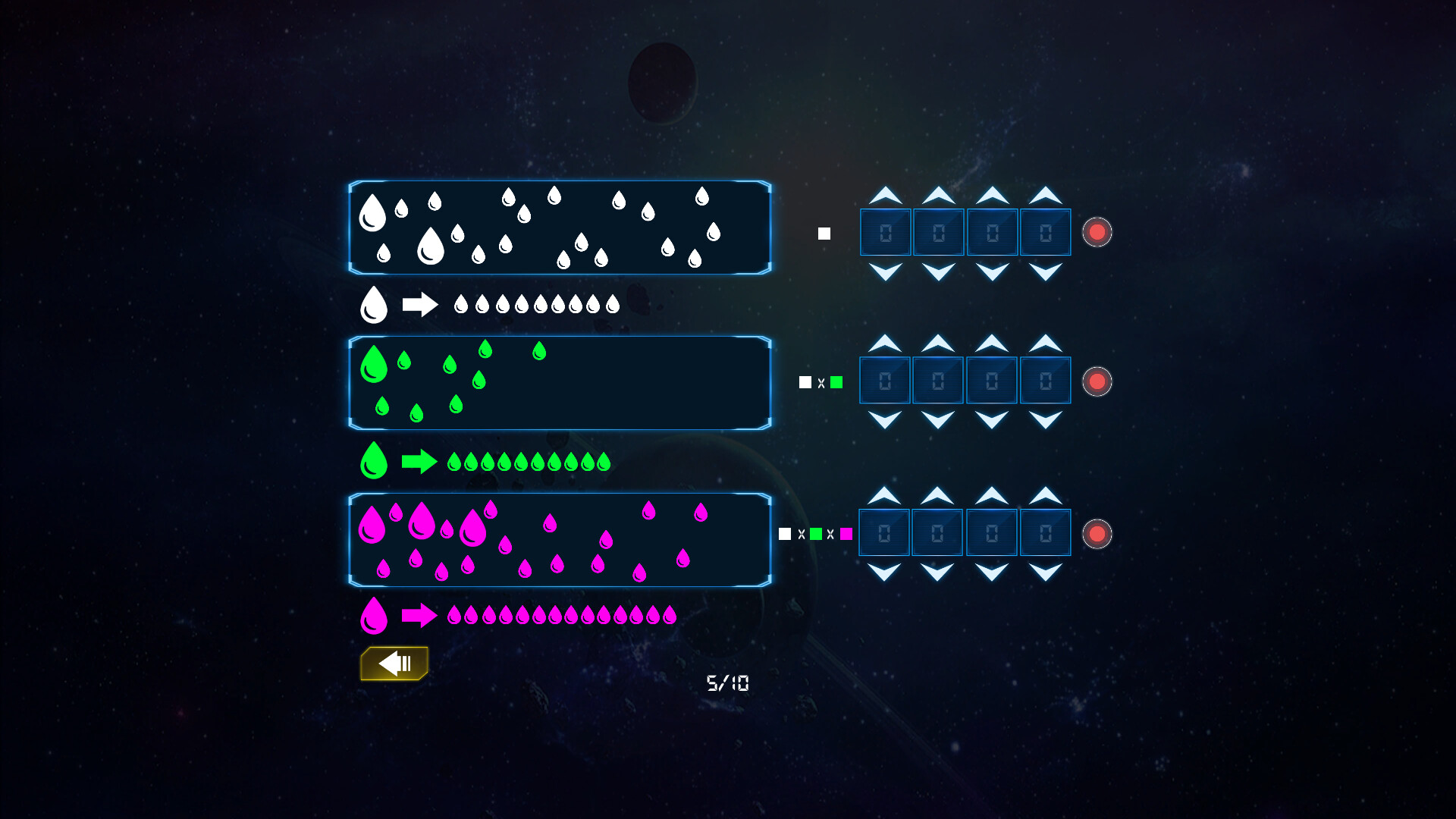Select the green square in the middle equation
Image resolution: width=1456 pixels, height=819 pixels.
[836, 383]
